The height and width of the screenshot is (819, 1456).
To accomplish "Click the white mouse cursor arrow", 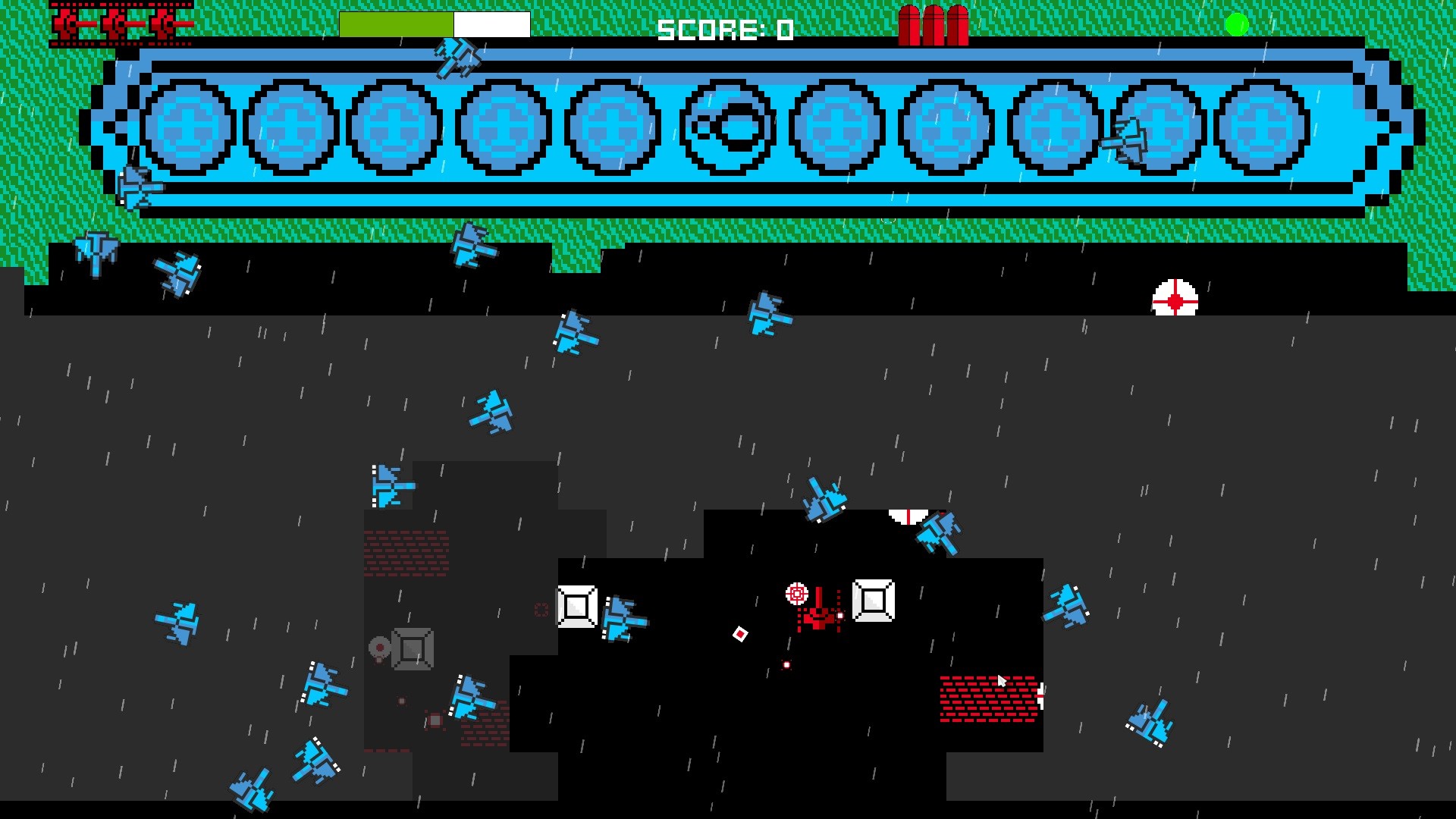I will click(1003, 681).
